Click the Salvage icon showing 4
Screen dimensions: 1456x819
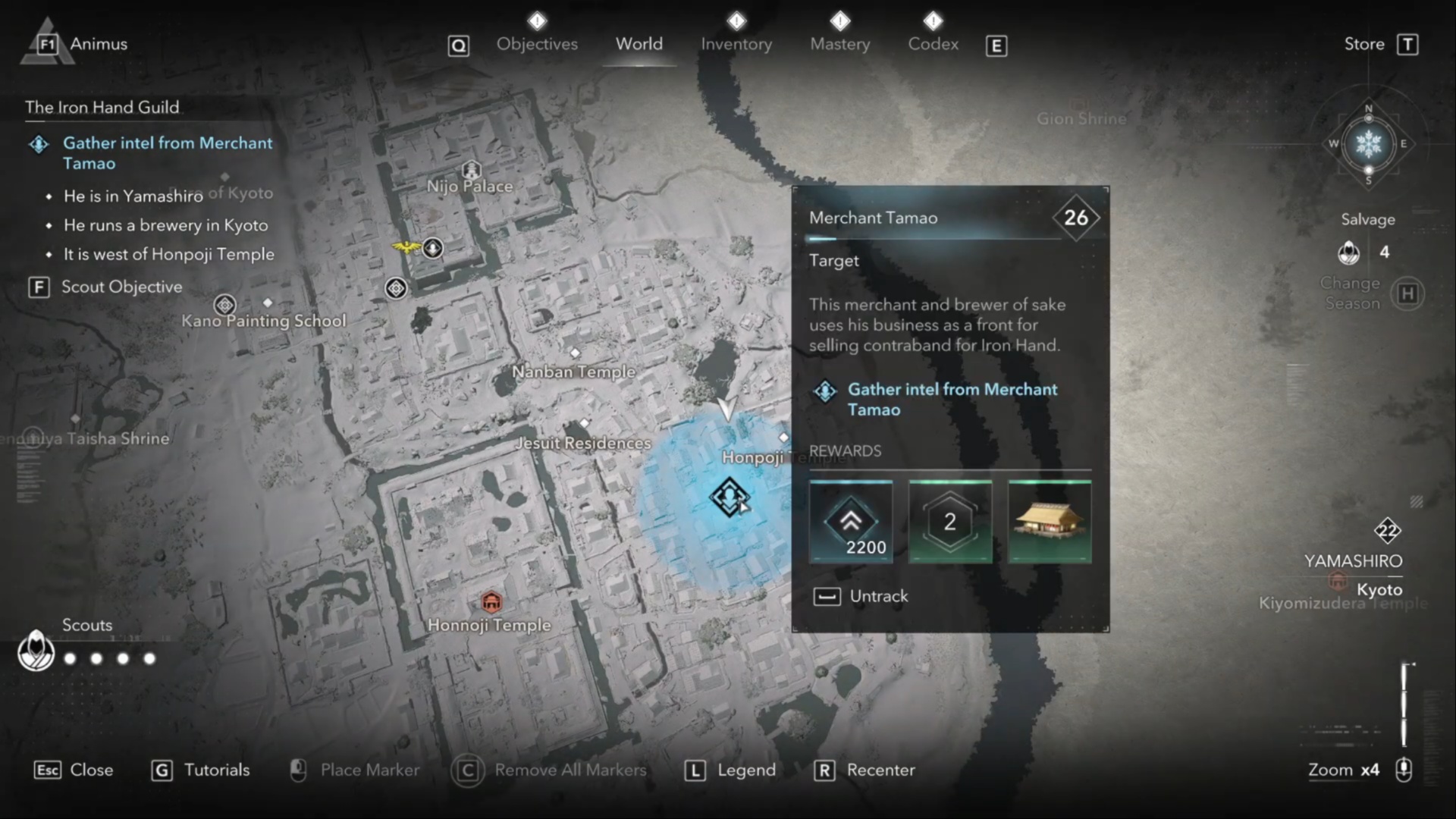[1351, 253]
